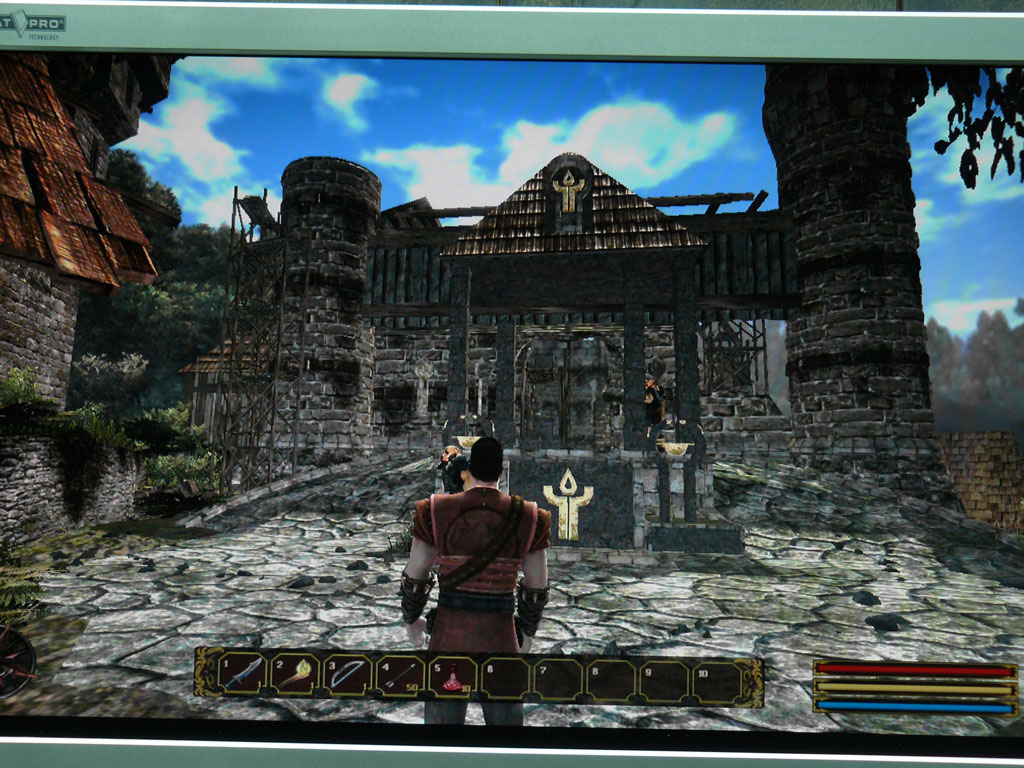The height and width of the screenshot is (768, 1024).
Task: Click the compass at the screen edge
Action: [x=14, y=660]
